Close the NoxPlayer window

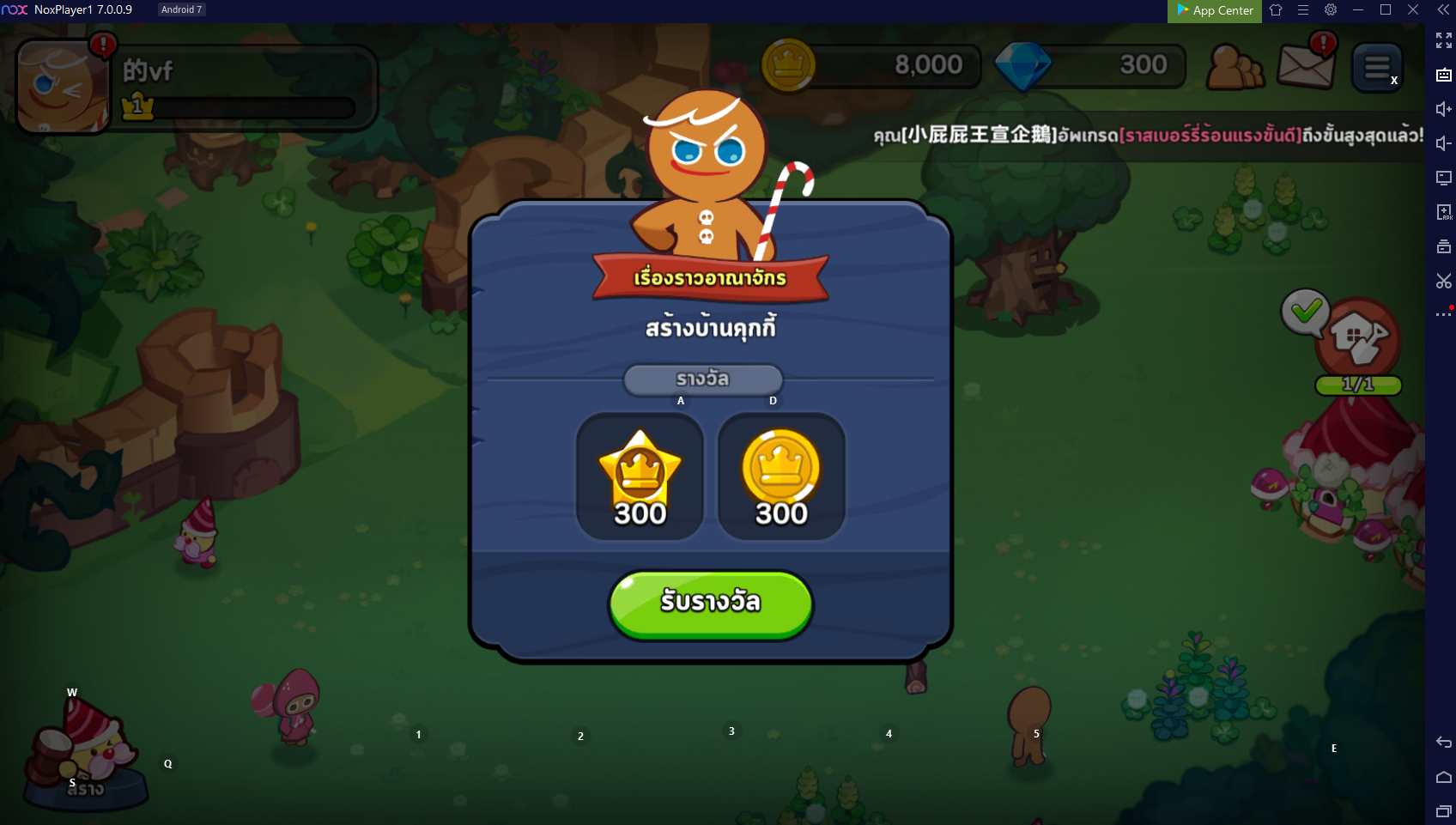pyautogui.click(x=1413, y=10)
